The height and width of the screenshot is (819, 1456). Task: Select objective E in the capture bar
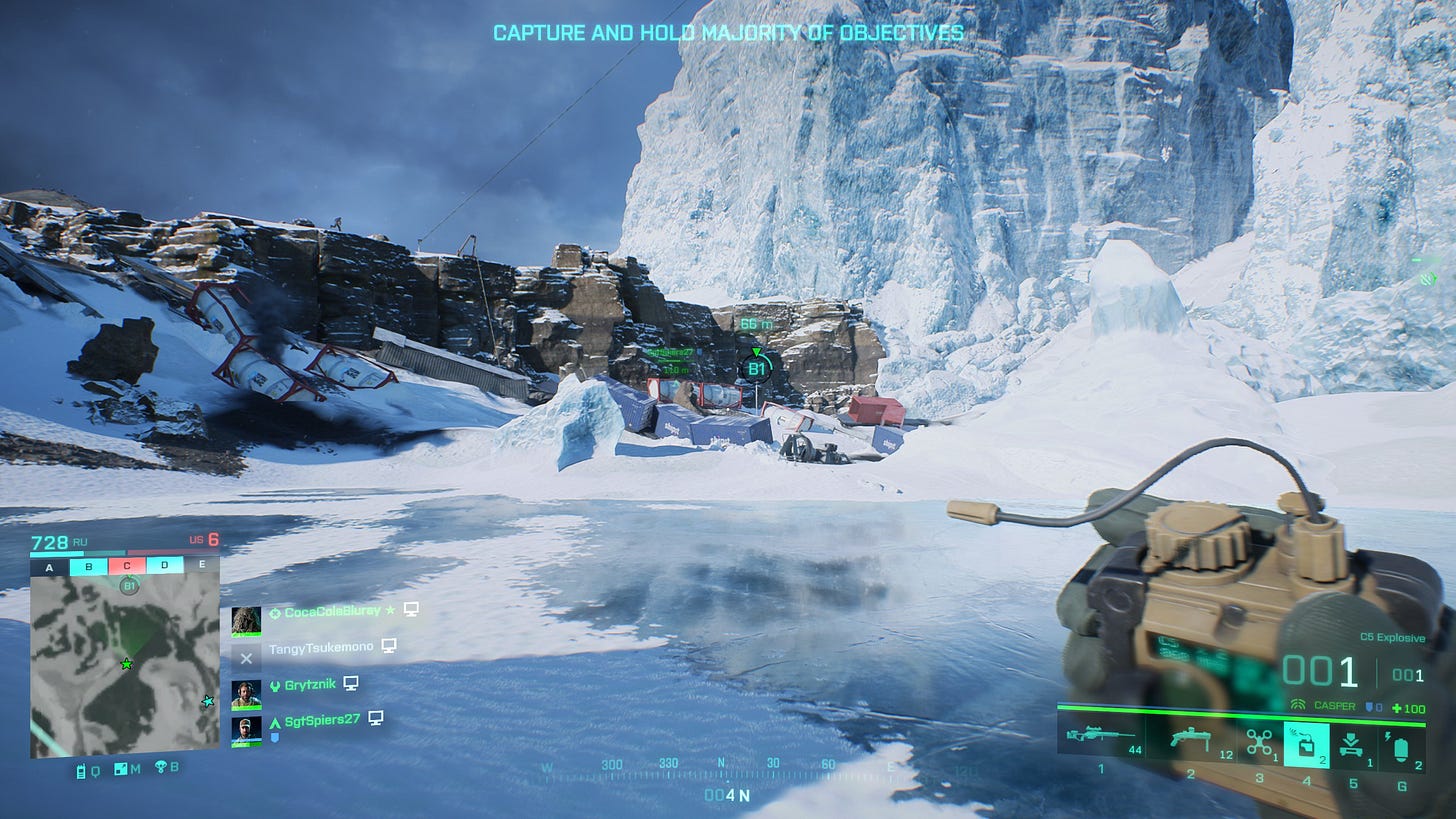[x=202, y=567]
